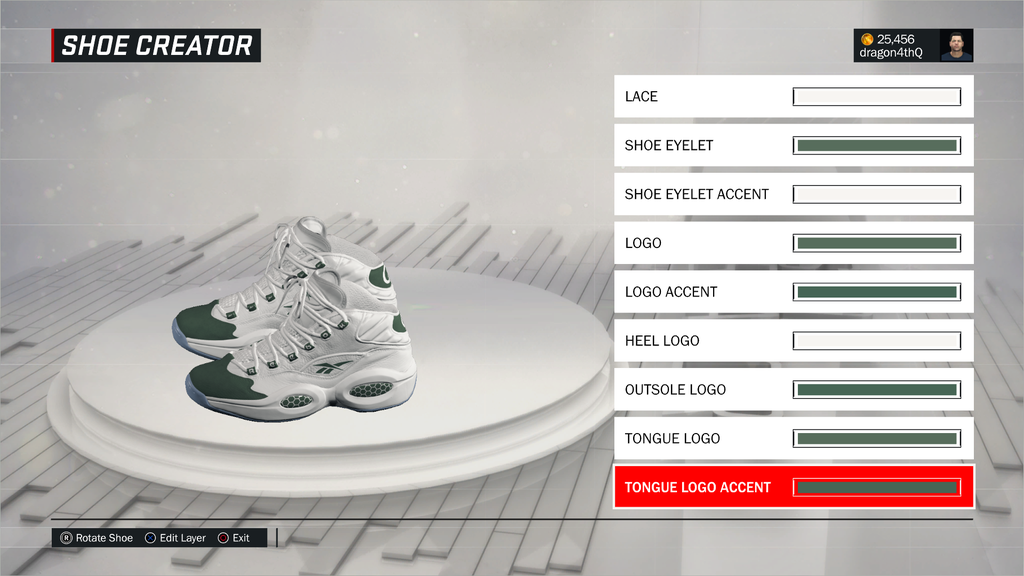Pick the Logo Accent layer
This screenshot has height=576, width=1024.
click(793, 292)
